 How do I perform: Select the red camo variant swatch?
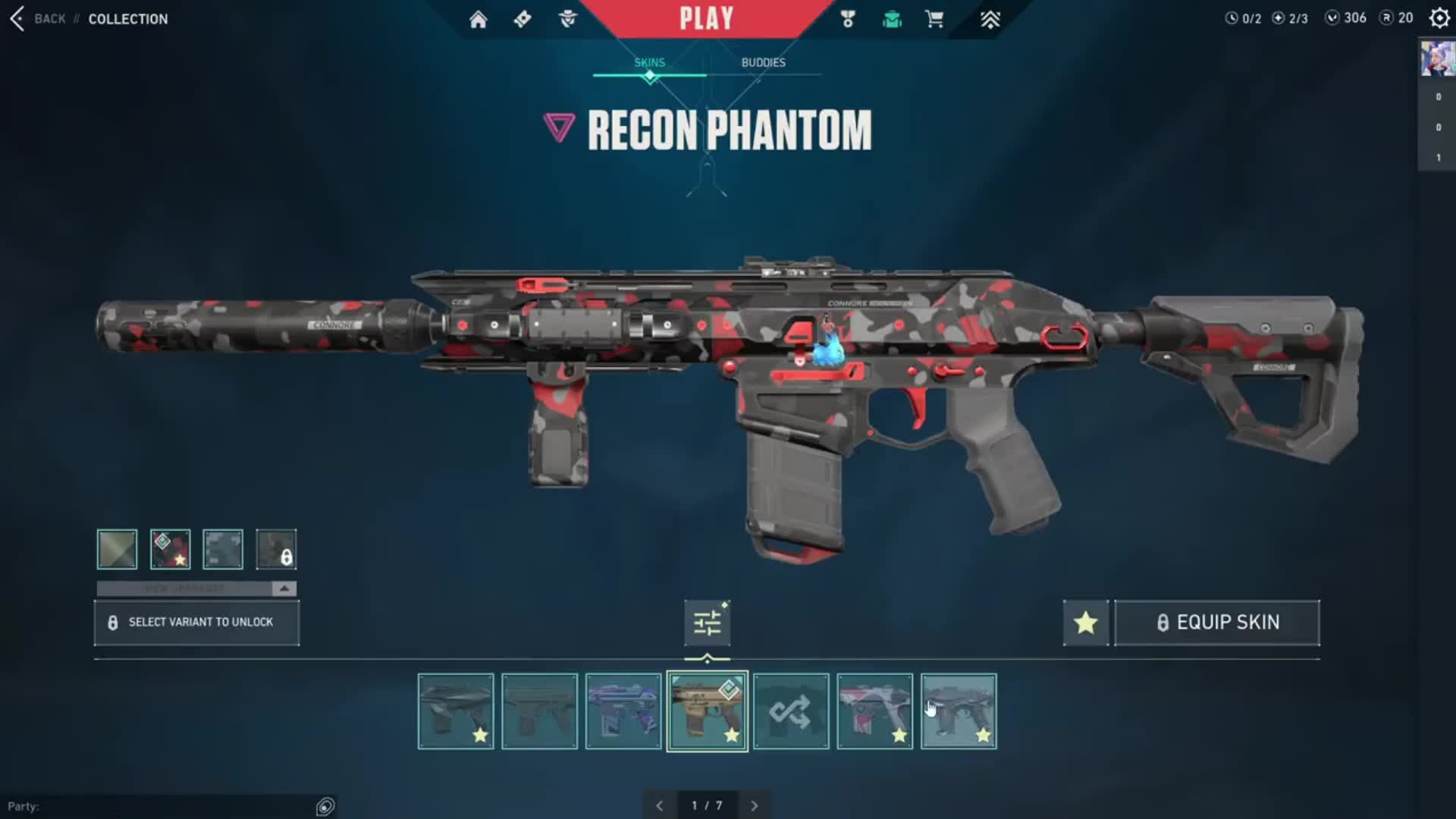click(170, 549)
